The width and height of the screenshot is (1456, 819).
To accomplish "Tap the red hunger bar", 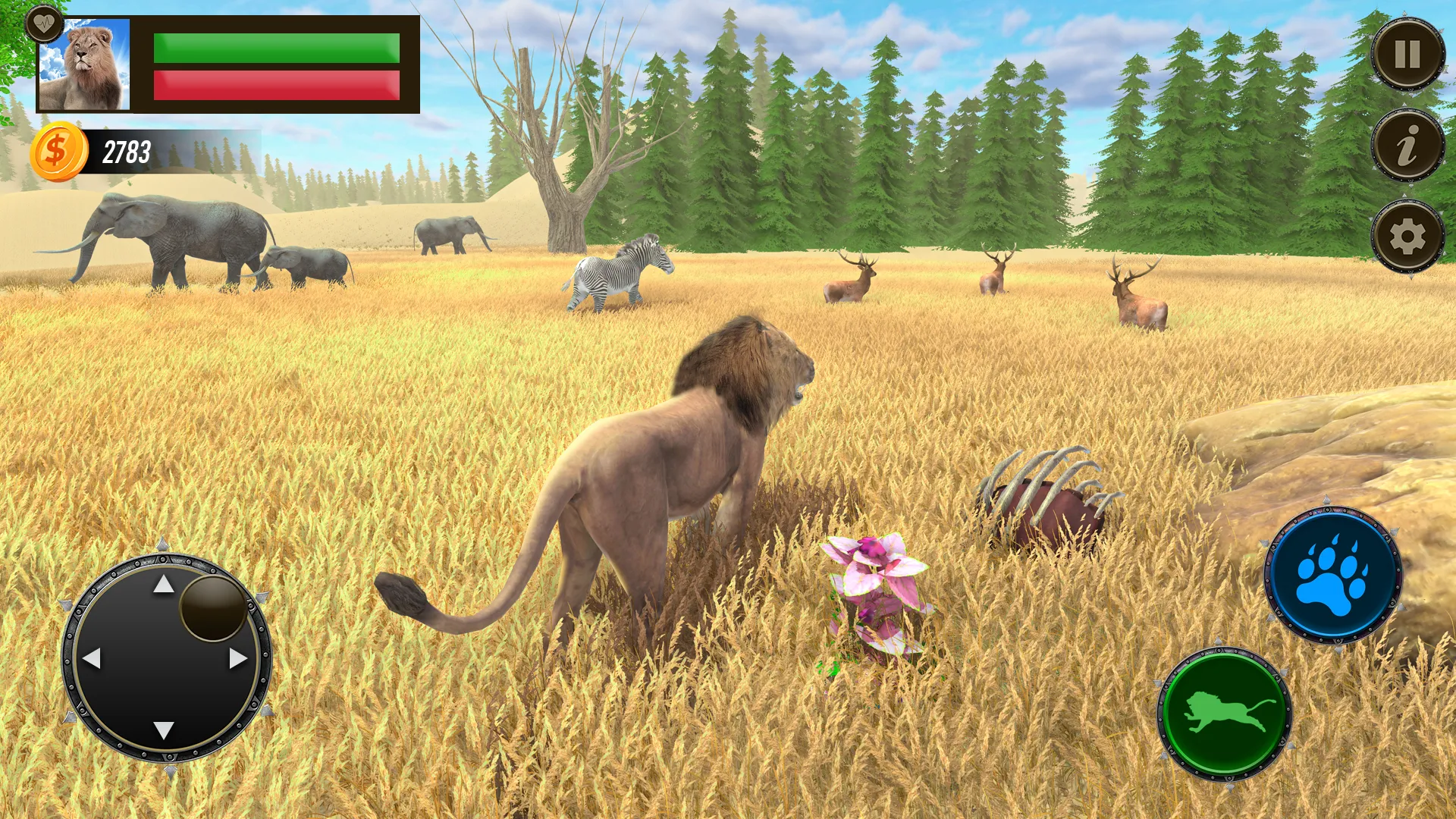I will (275, 83).
